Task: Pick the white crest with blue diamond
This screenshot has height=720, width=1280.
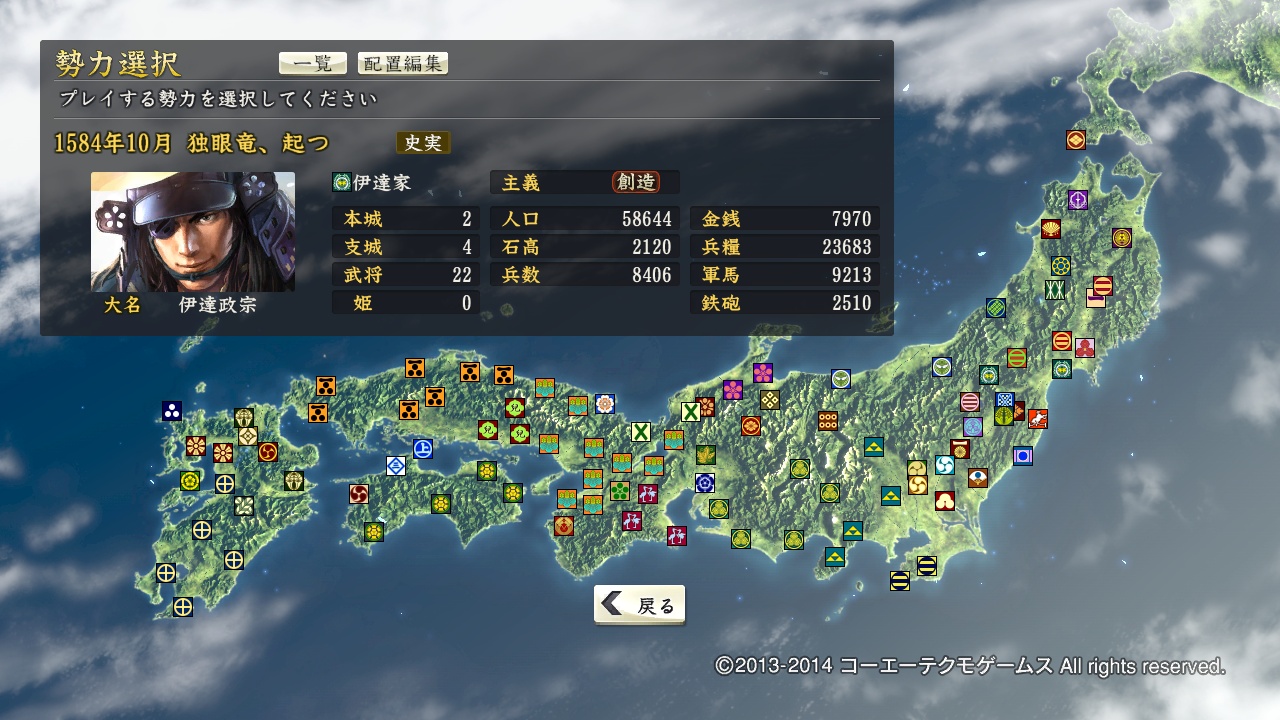Action: (396, 465)
